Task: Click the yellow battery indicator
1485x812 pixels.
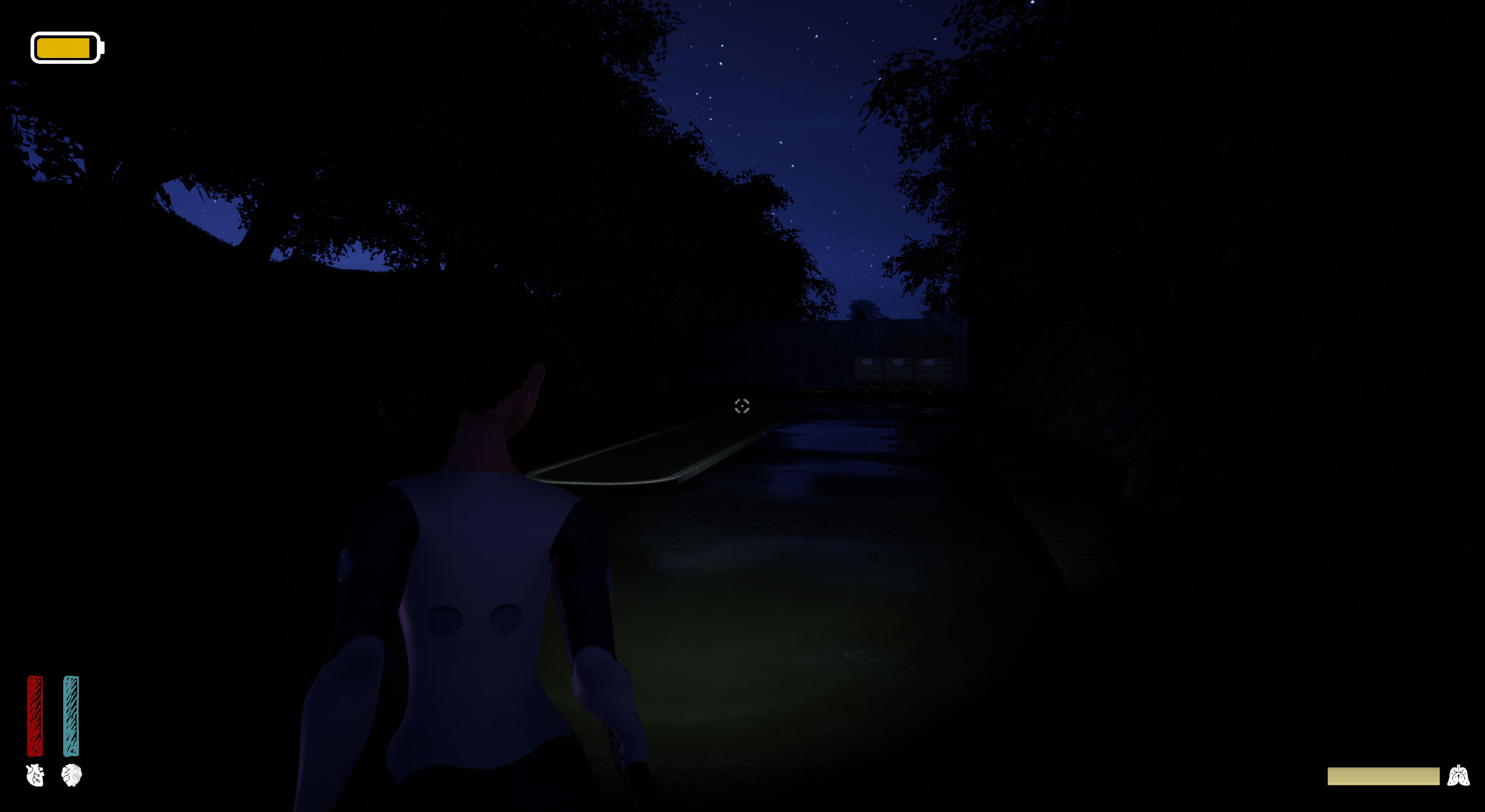Action: pyautogui.click(x=67, y=46)
